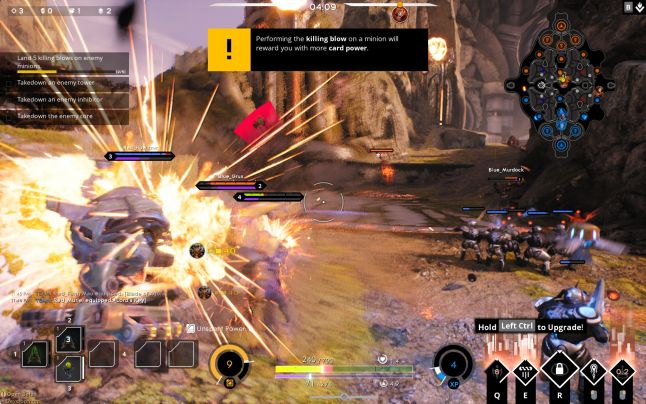This screenshot has width=646, height=404.
Task: Select the 'Takedown an enemy inhibitor' objective
Action: click(66, 100)
